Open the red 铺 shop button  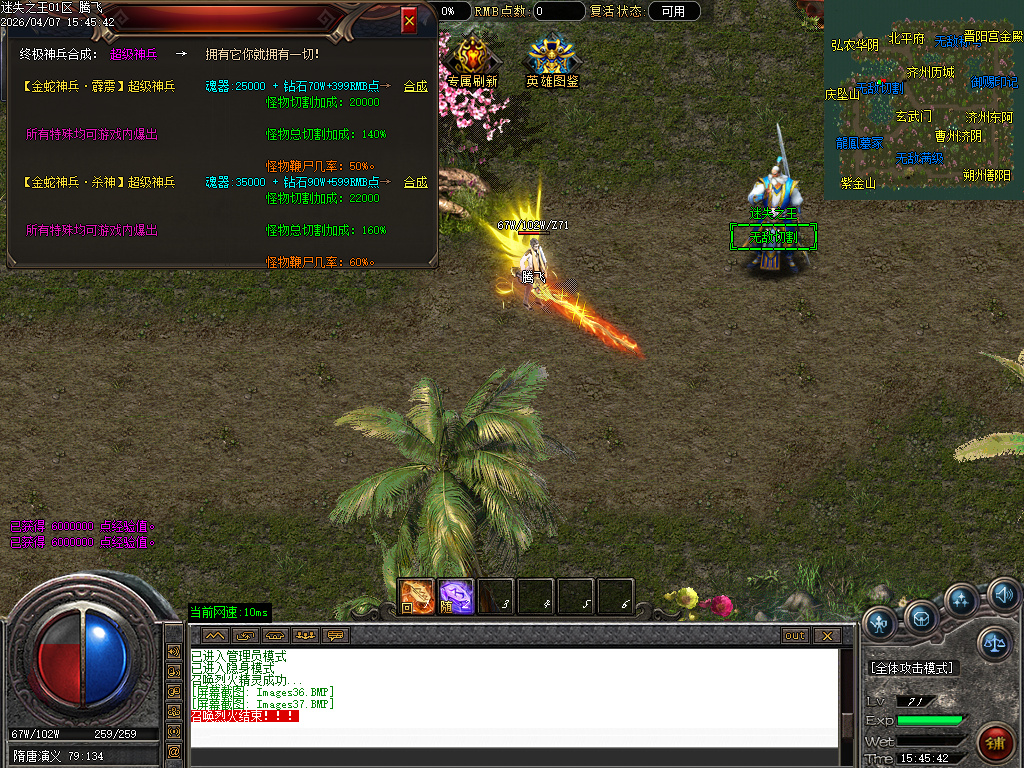995,742
